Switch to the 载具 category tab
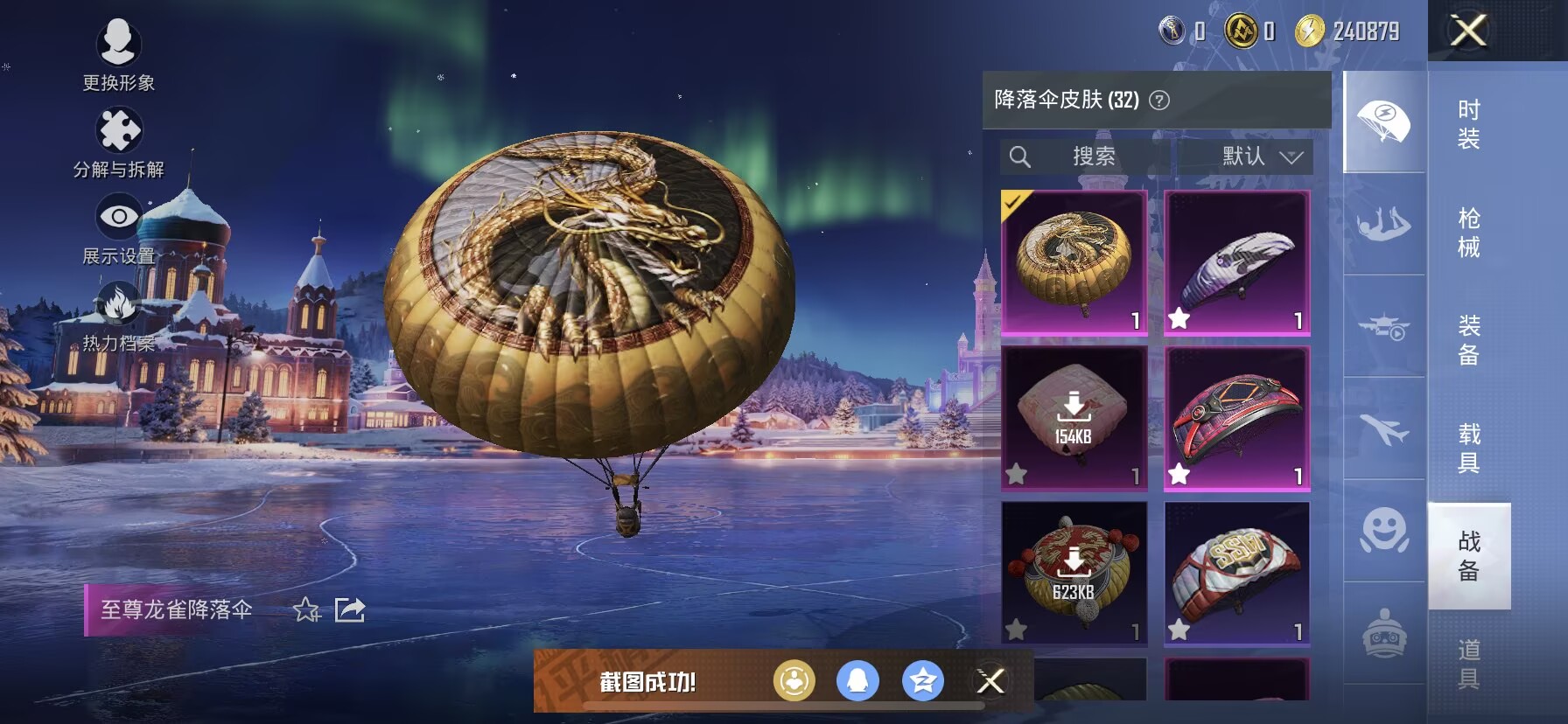This screenshot has width=1568, height=724. pos(1468,448)
